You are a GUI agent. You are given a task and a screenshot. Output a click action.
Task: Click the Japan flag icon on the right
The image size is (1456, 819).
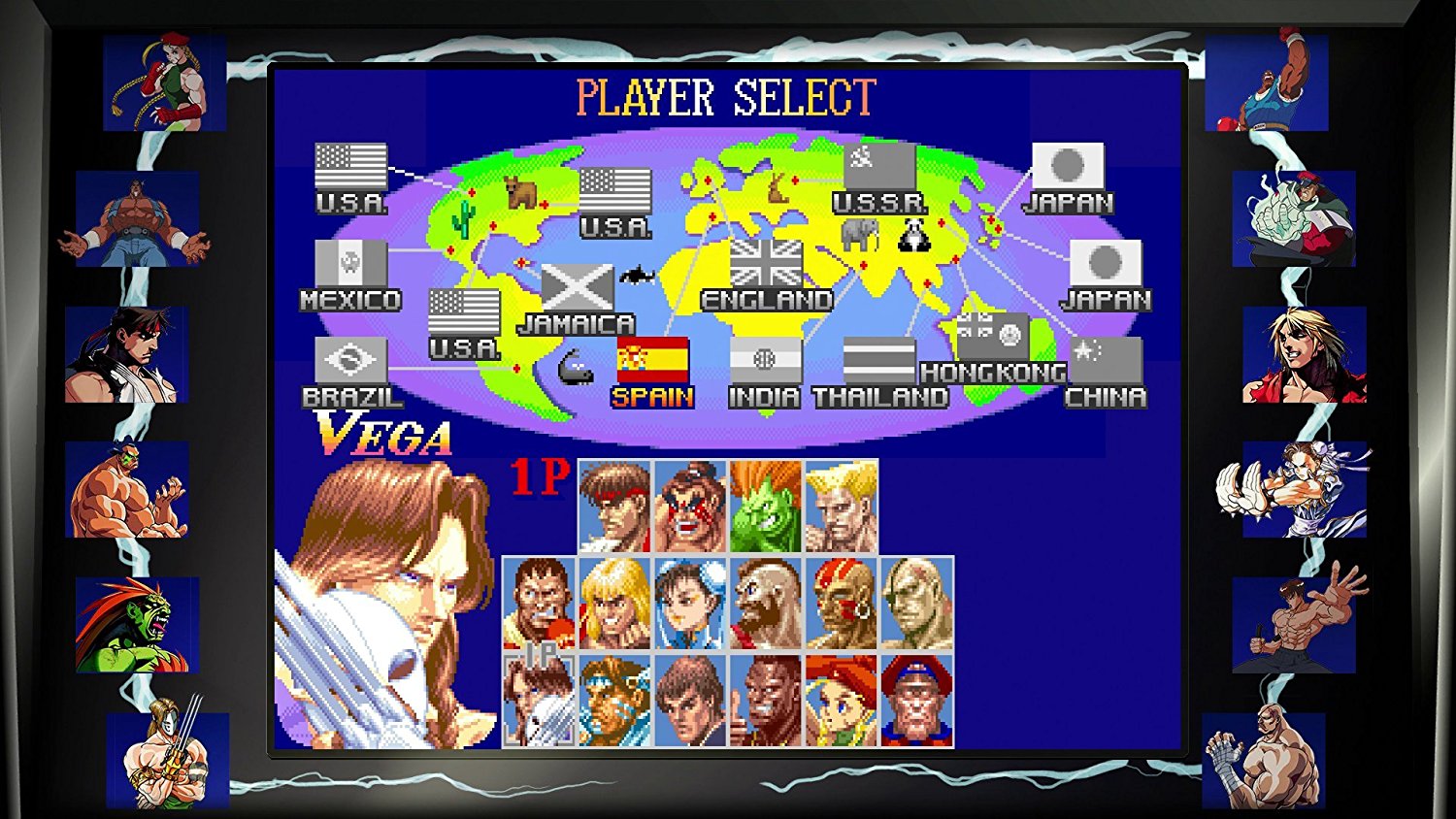(1106, 263)
